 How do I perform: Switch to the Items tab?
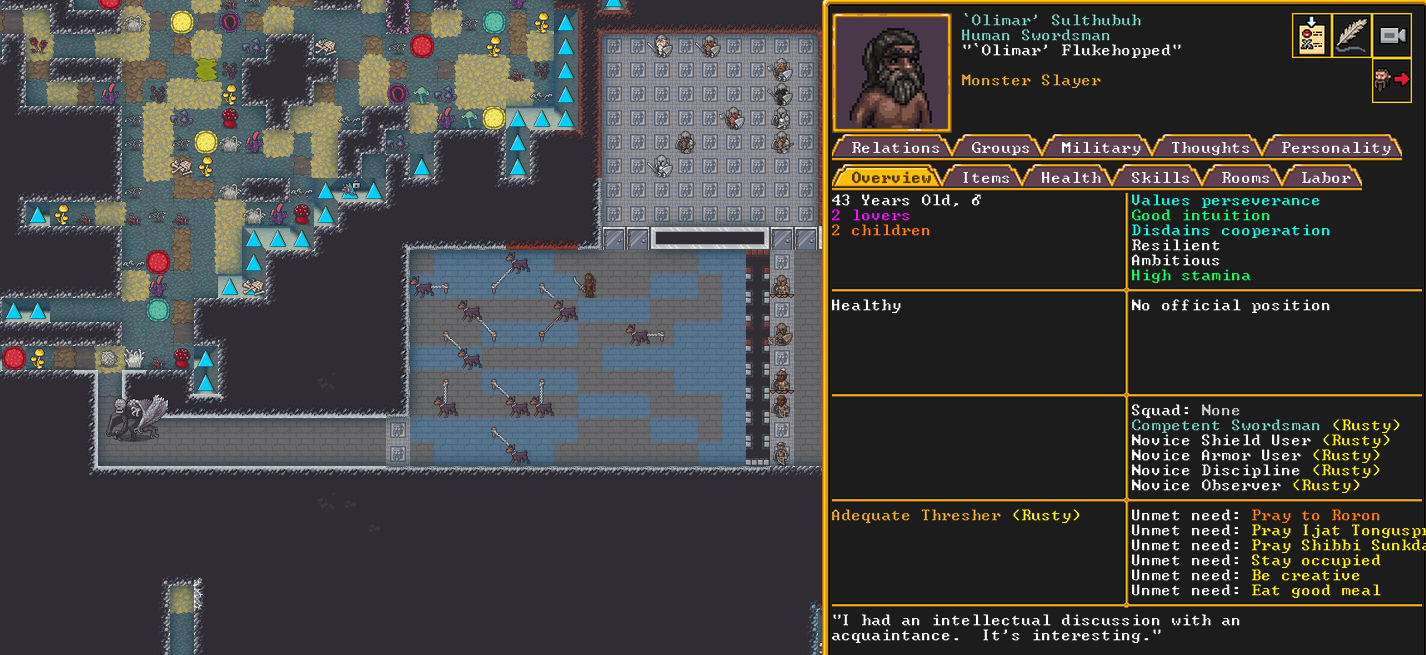(x=984, y=177)
